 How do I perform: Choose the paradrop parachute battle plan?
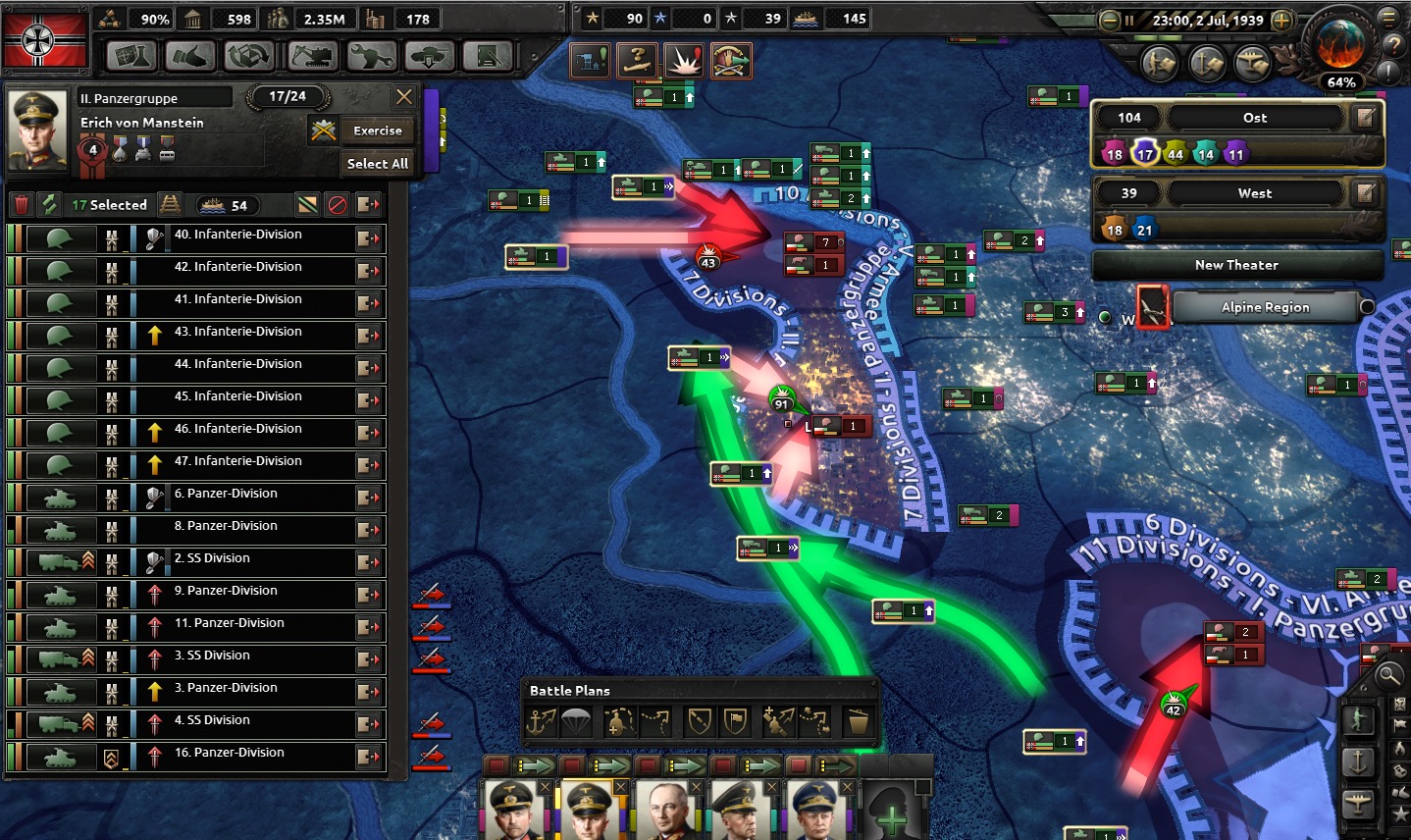[576, 722]
